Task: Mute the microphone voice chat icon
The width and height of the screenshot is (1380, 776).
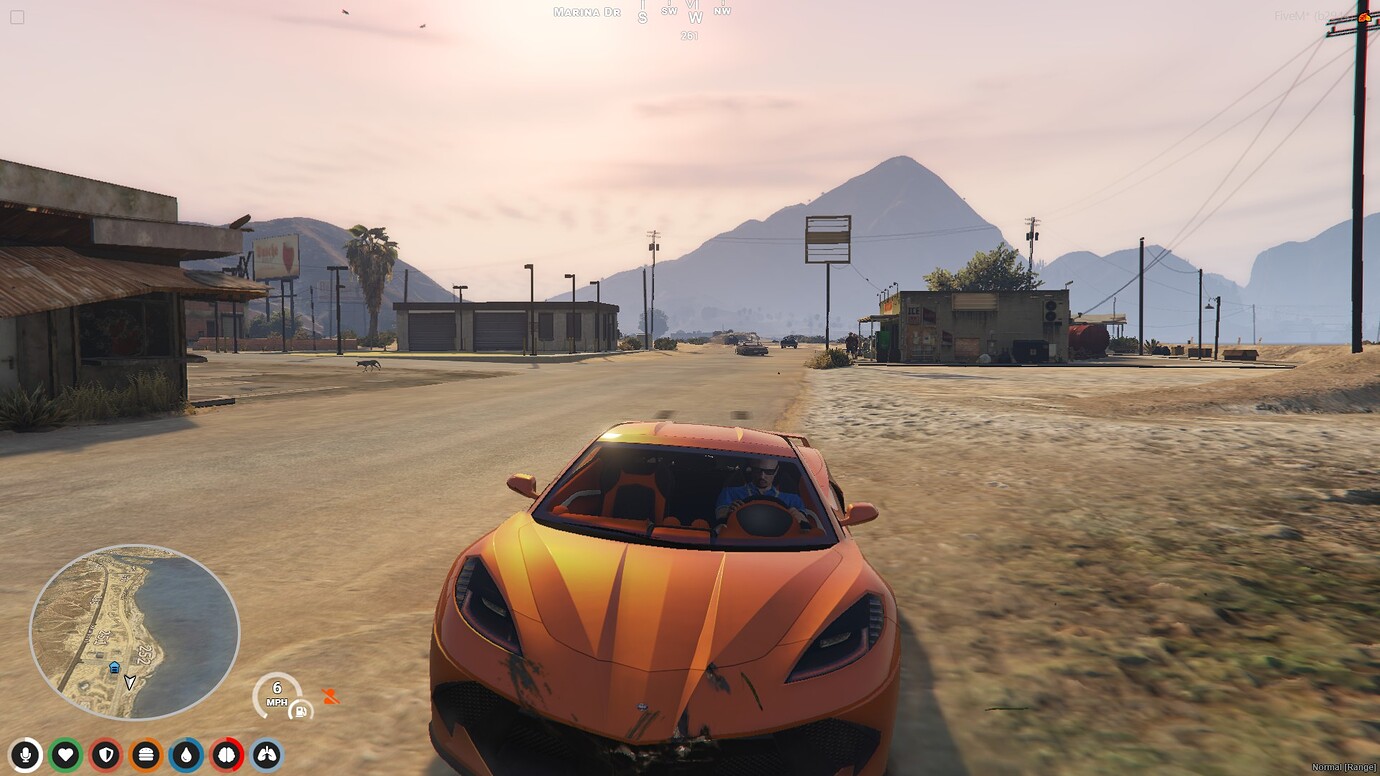Action: click(26, 755)
